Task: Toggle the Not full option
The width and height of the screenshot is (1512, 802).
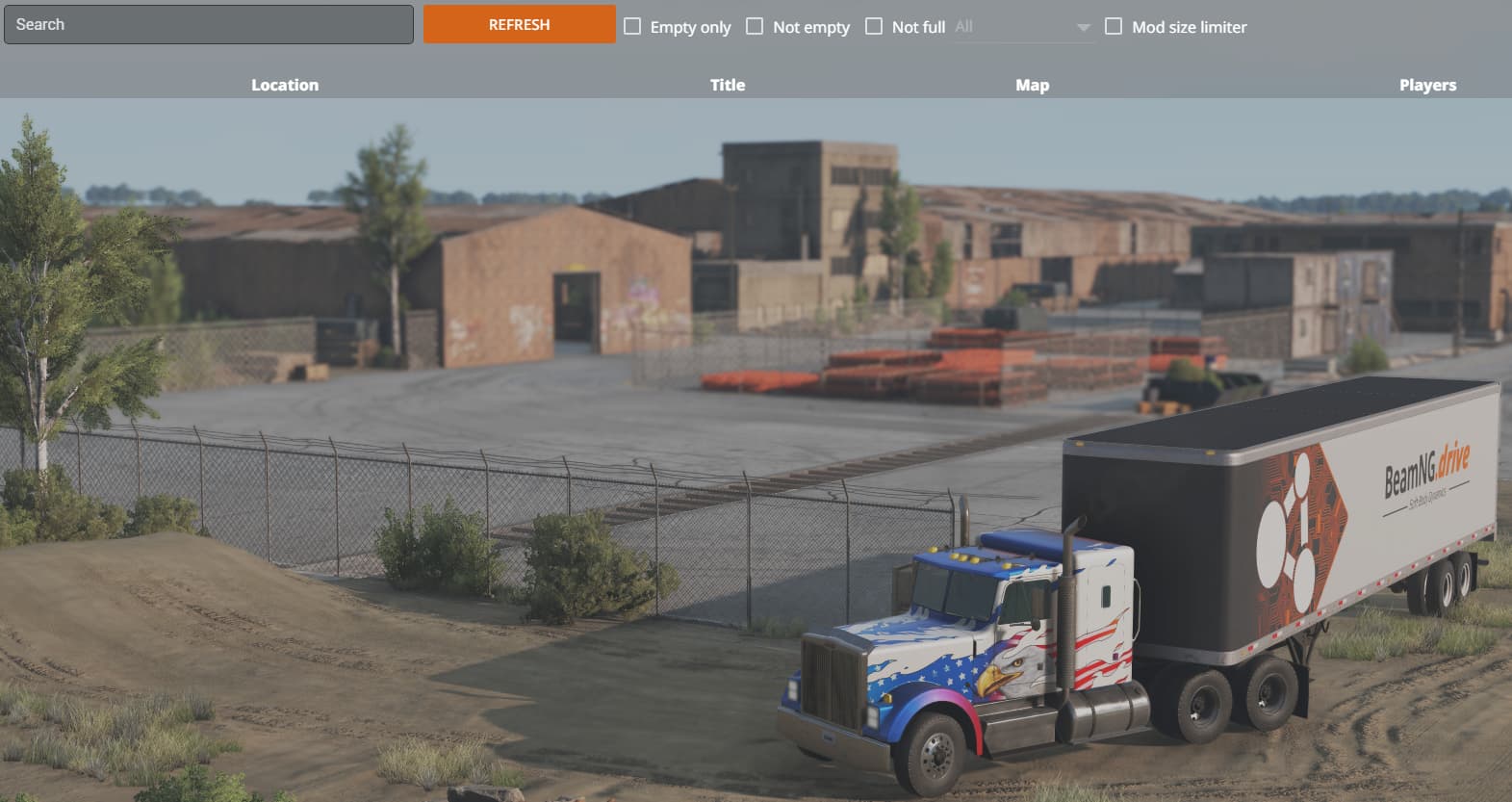Action: tap(874, 26)
